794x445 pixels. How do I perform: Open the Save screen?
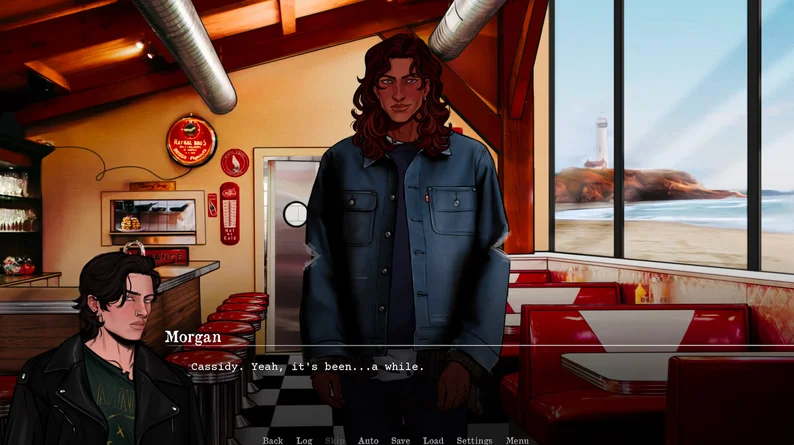[x=400, y=440]
